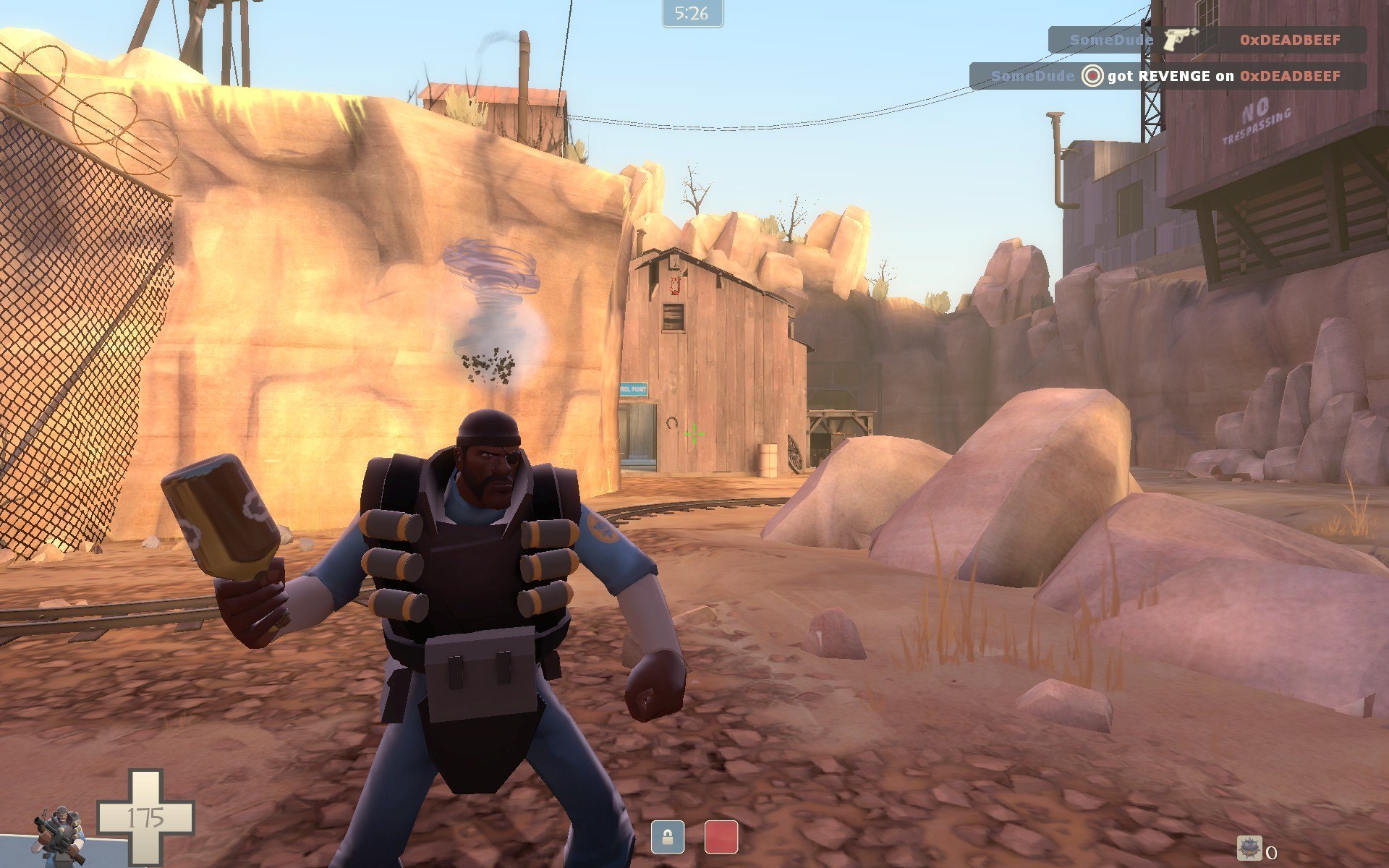
Task: Click the red control point icon
Action: click(x=721, y=837)
